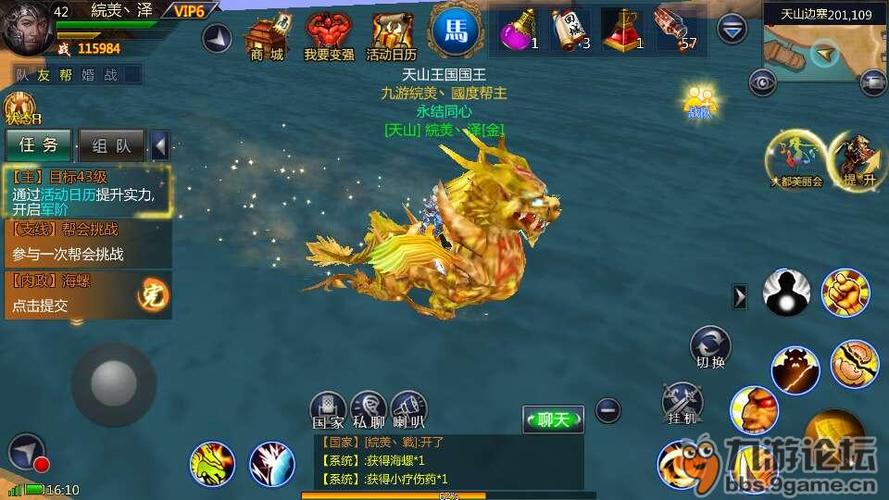Select the 帮会挑战 side quest entry
The width and height of the screenshot is (889, 500).
pos(86,242)
